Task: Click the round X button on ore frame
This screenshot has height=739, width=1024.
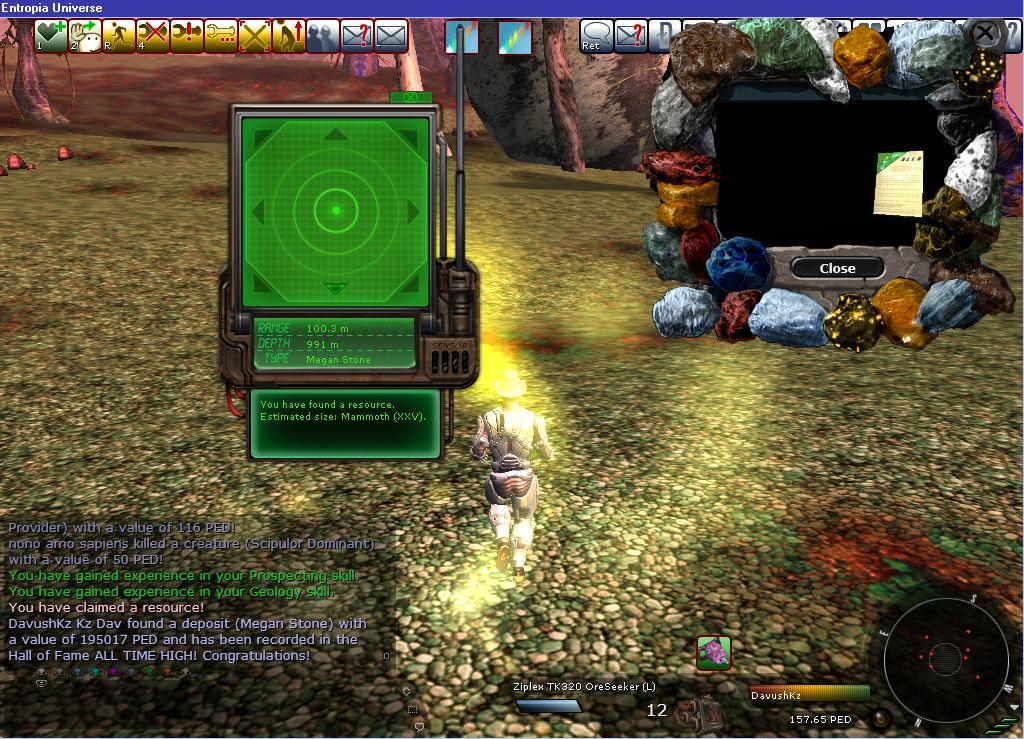Action: [x=985, y=33]
